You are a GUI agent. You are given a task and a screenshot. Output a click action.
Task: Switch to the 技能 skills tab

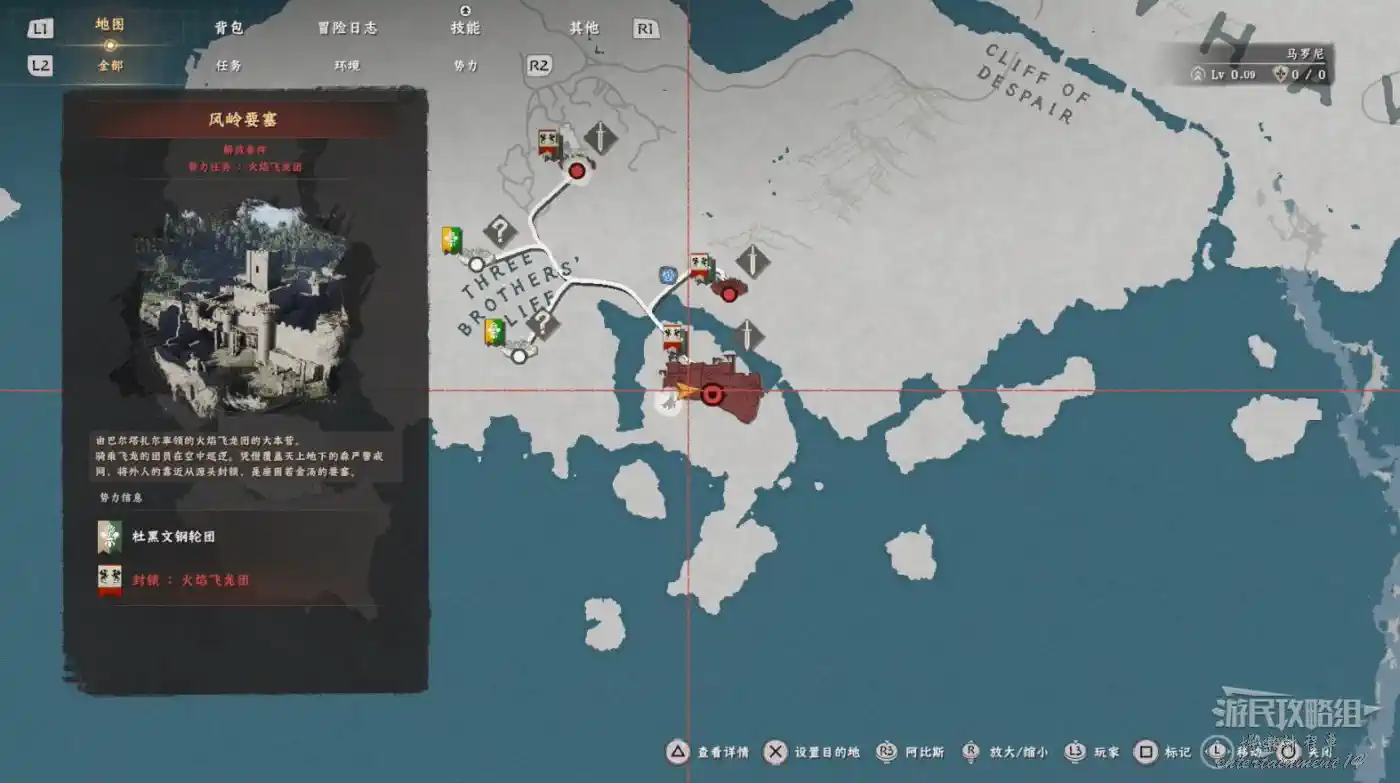coord(465,28)
